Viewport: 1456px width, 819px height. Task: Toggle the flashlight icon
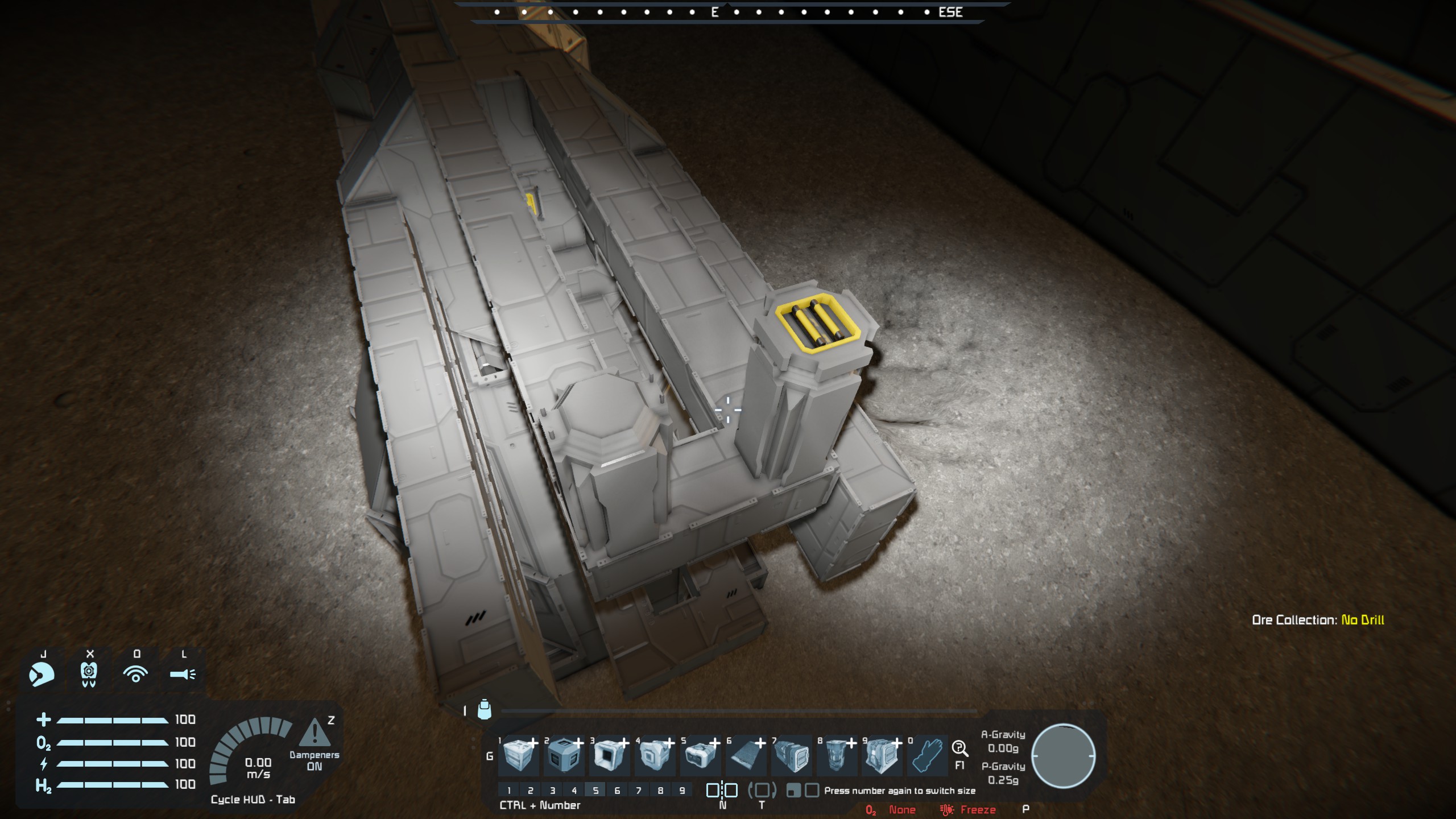click(183, 674)
